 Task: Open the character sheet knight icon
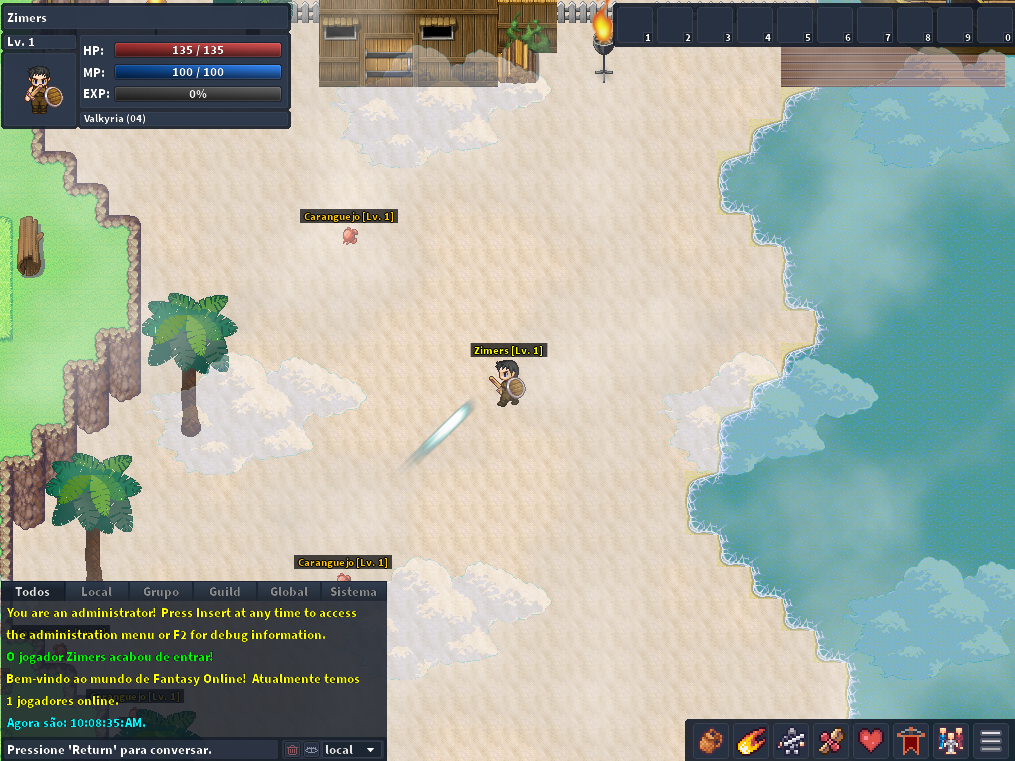pyautogui.click(x=791, y=741)
